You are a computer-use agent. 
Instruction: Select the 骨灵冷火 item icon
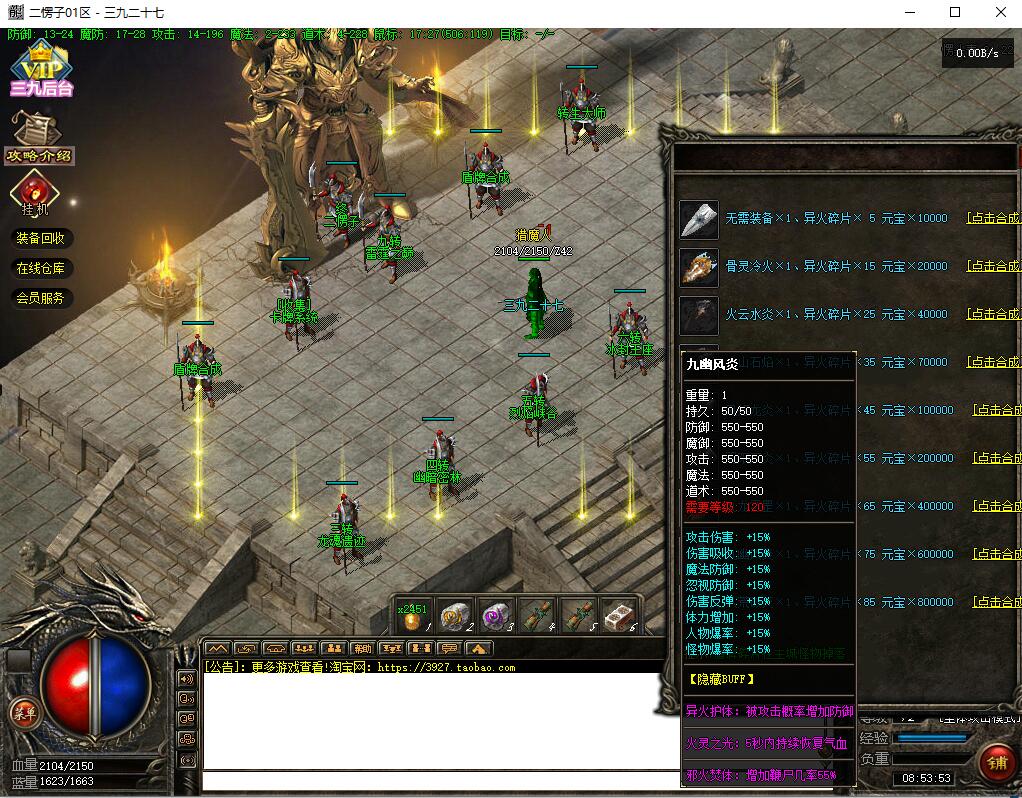[x=699, y=267]
